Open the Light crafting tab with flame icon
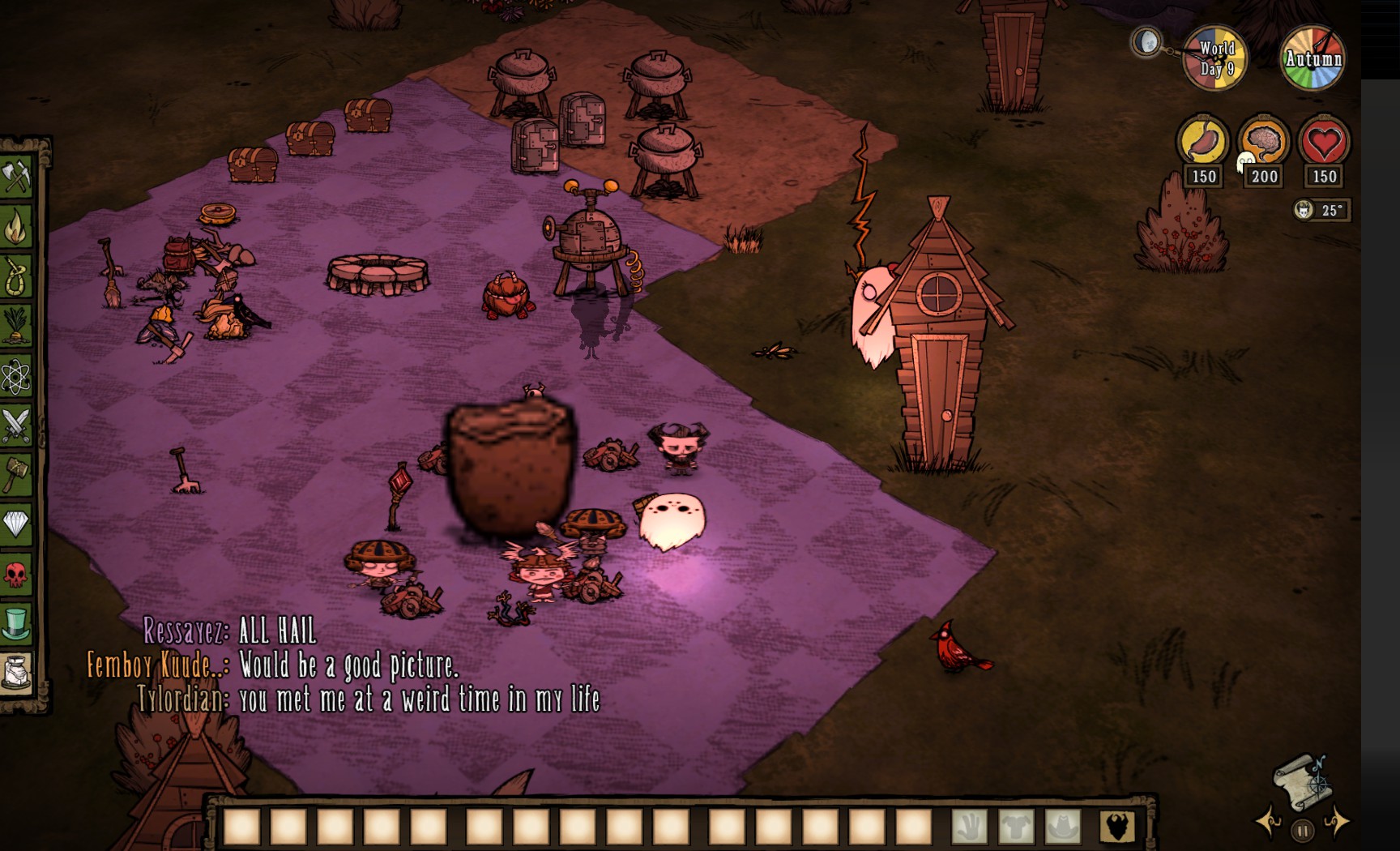Viewport: 1400px width, 851px height. 16,227
